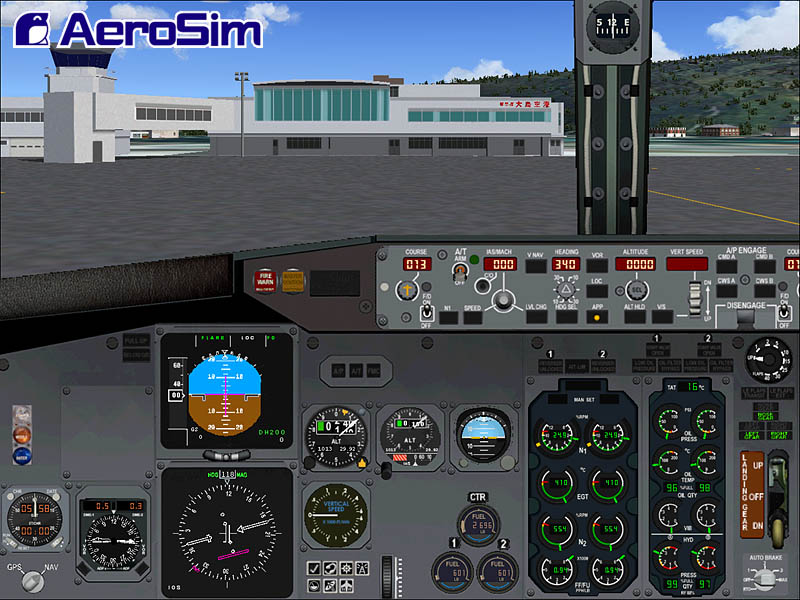Viewport: 800px width, 600px height.
Task: Activate the HDG SEL mode button
Action: click(x=567, y=317)
